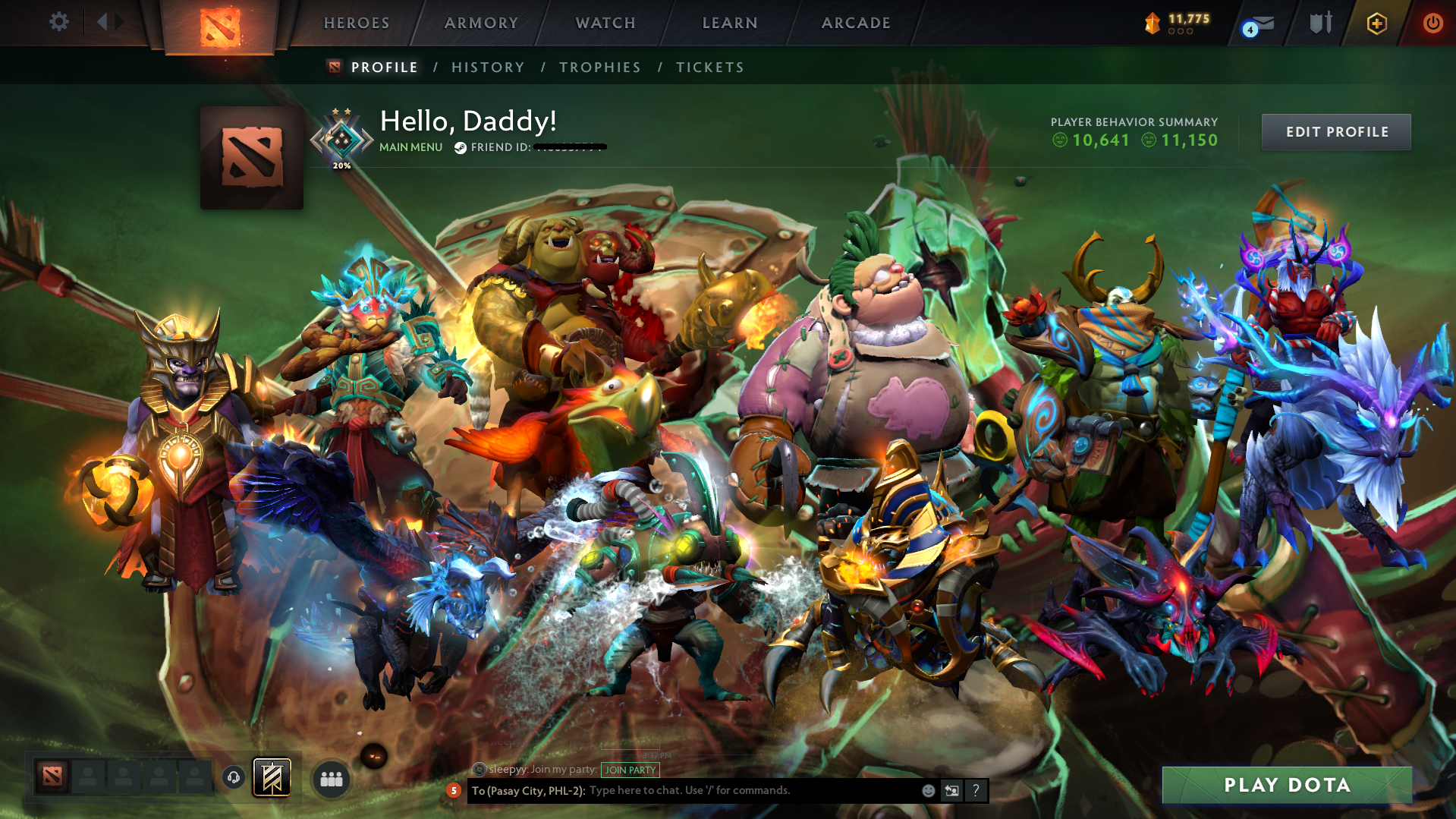The width and height of the screenshot is (1456, 819).
Task: Toggle voice chat with the headset icon
Action: 233,778
